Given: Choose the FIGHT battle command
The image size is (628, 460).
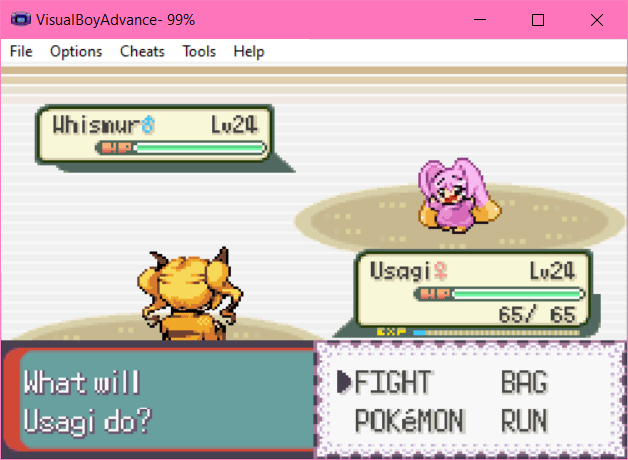Looking at the screenshot, I should click(x=393, y=383).
